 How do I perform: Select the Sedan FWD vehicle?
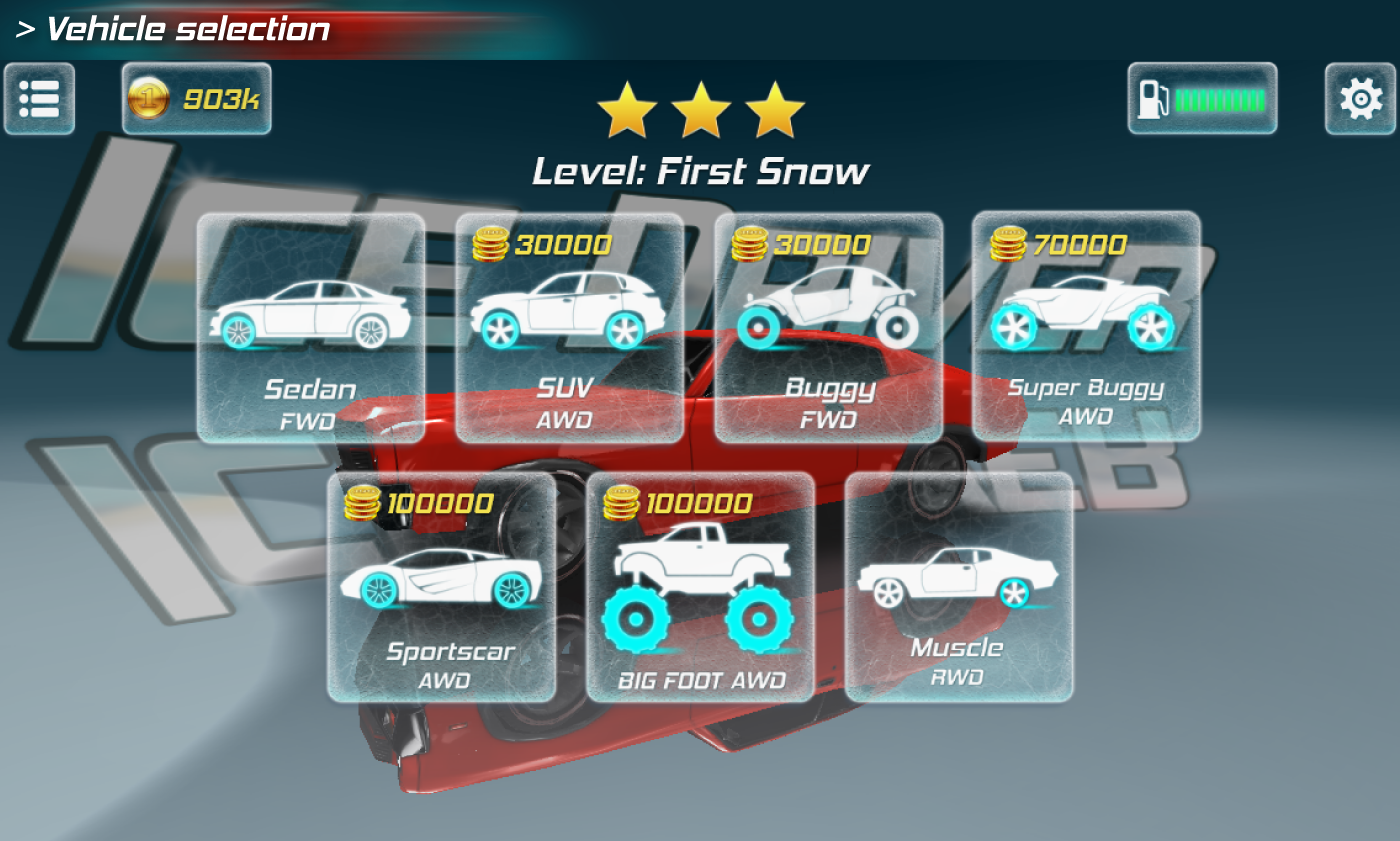coord(311,328)
